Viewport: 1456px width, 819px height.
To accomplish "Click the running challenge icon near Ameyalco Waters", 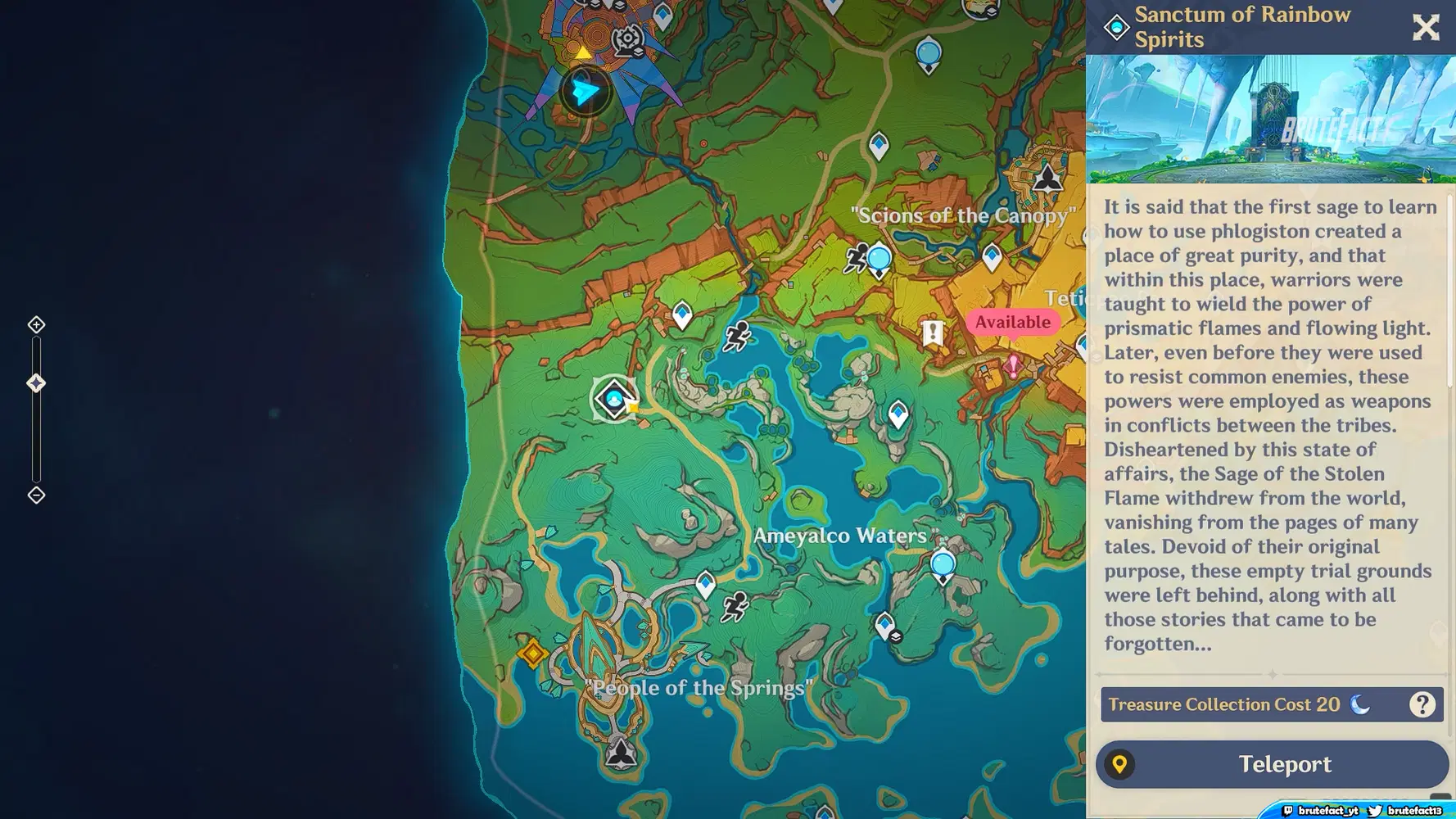I will [x=736, y=608].
